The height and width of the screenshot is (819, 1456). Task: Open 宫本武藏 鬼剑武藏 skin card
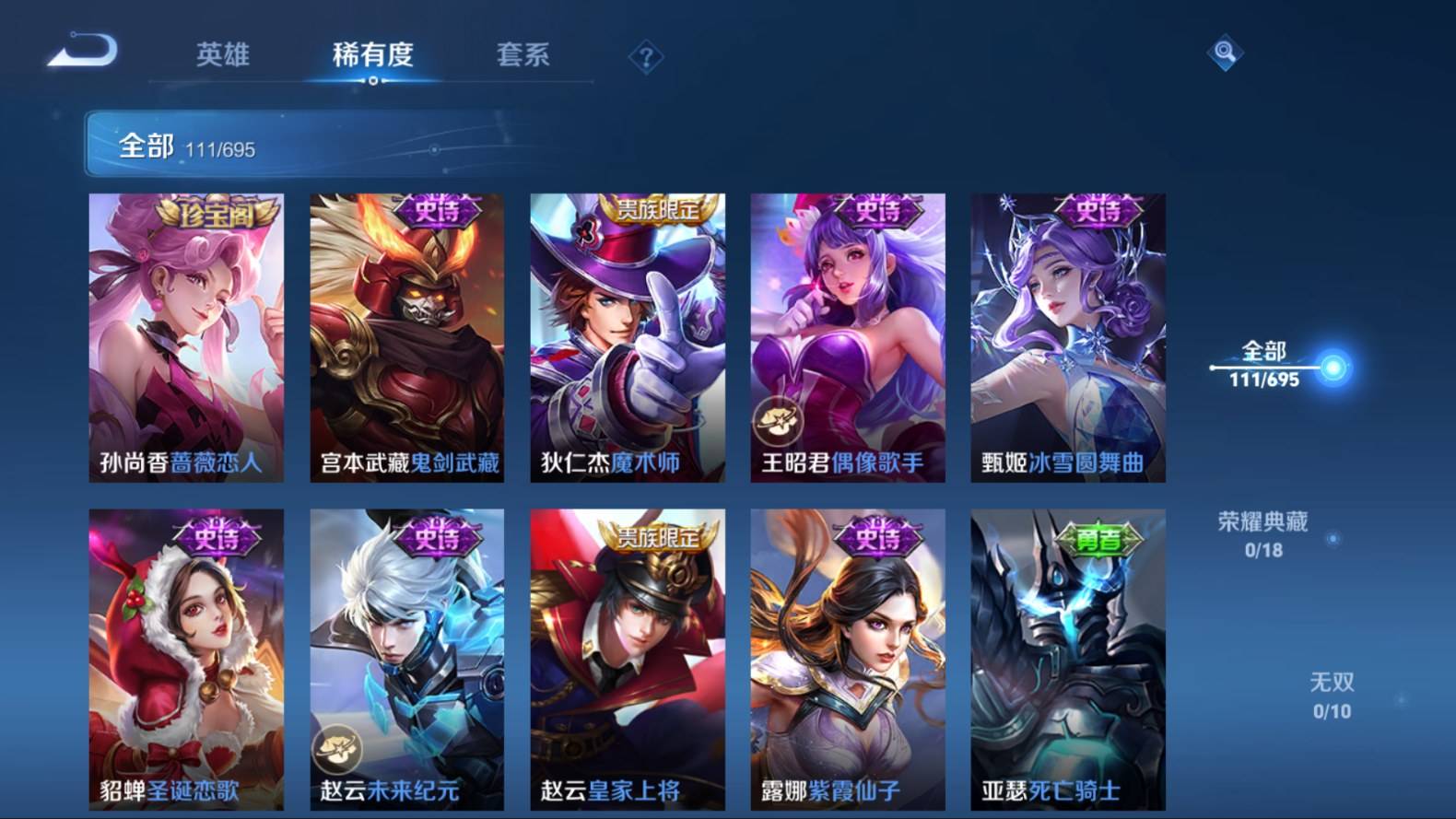(406, 337)
